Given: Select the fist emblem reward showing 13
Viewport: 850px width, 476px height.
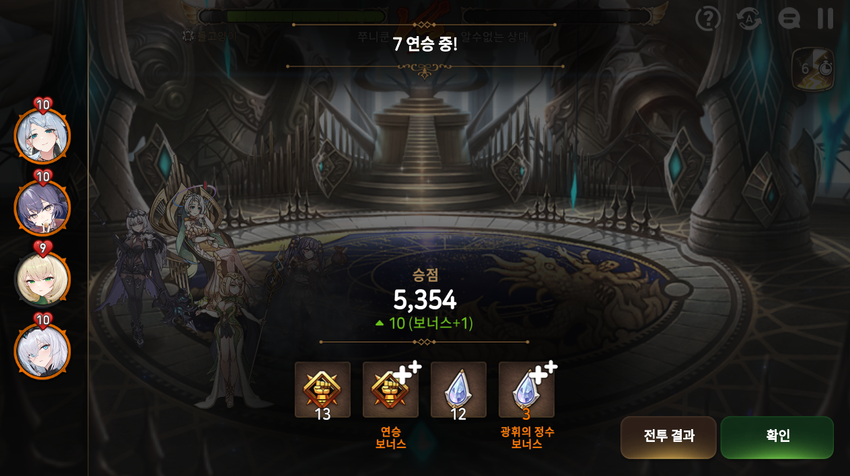Looking at the screenshot, I should (x=323, y=389).
